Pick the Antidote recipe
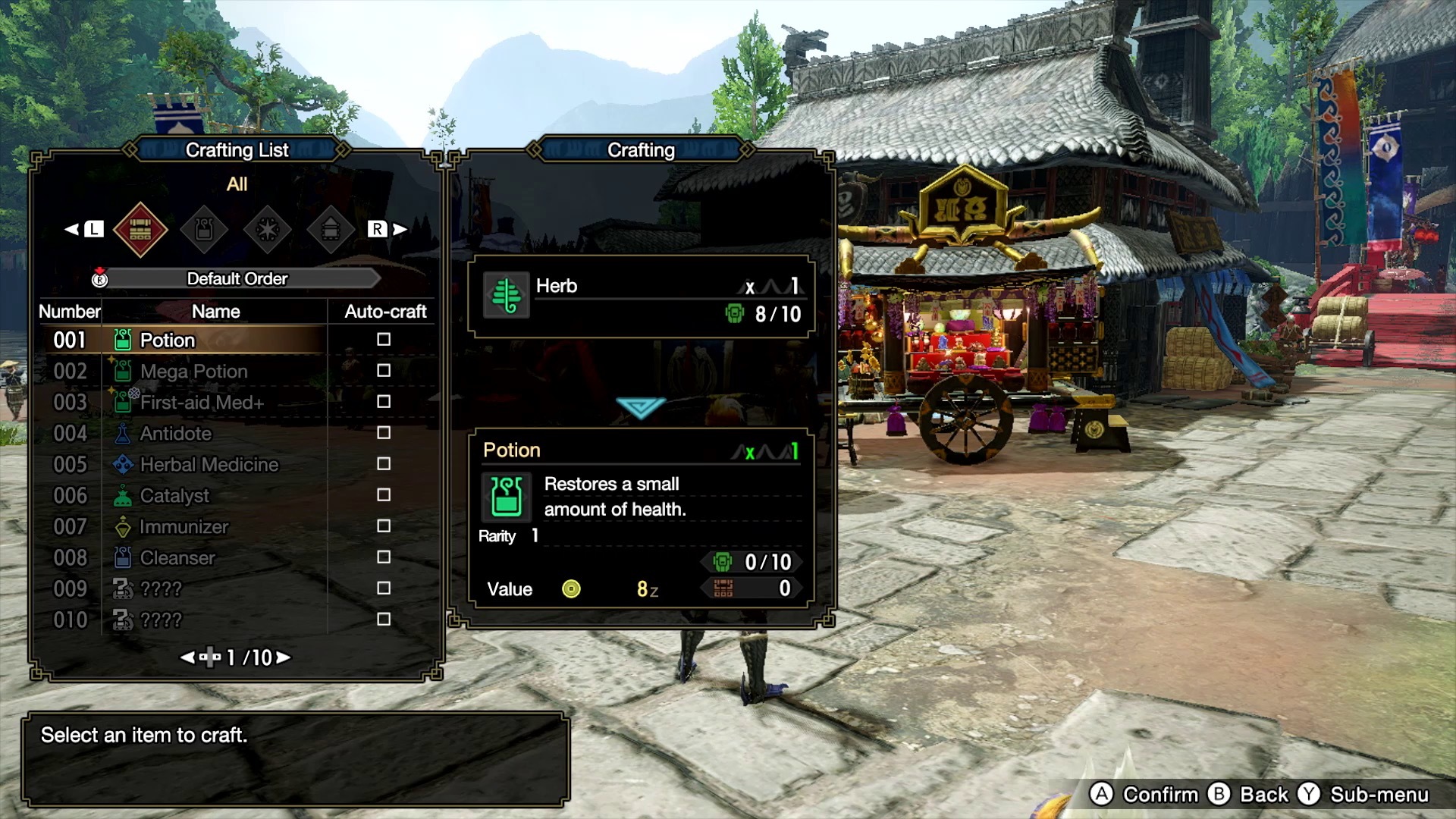The height and width of the screenshot is (819, 1456). coord(176,433)
